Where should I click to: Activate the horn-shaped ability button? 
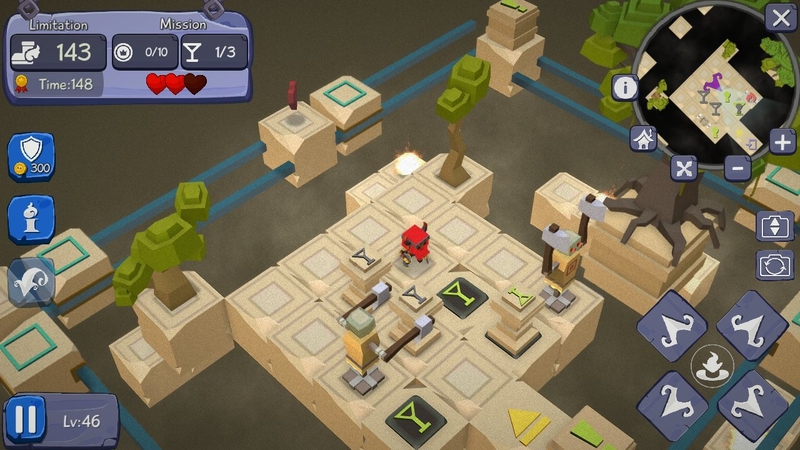point(31,282)
